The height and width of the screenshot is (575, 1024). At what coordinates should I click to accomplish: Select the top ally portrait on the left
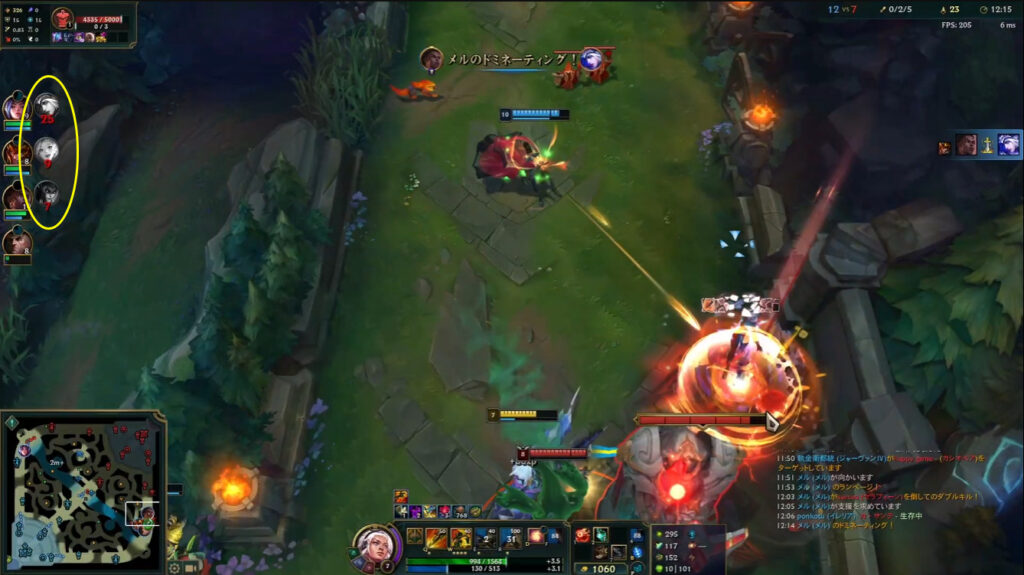tap(15, 107)
